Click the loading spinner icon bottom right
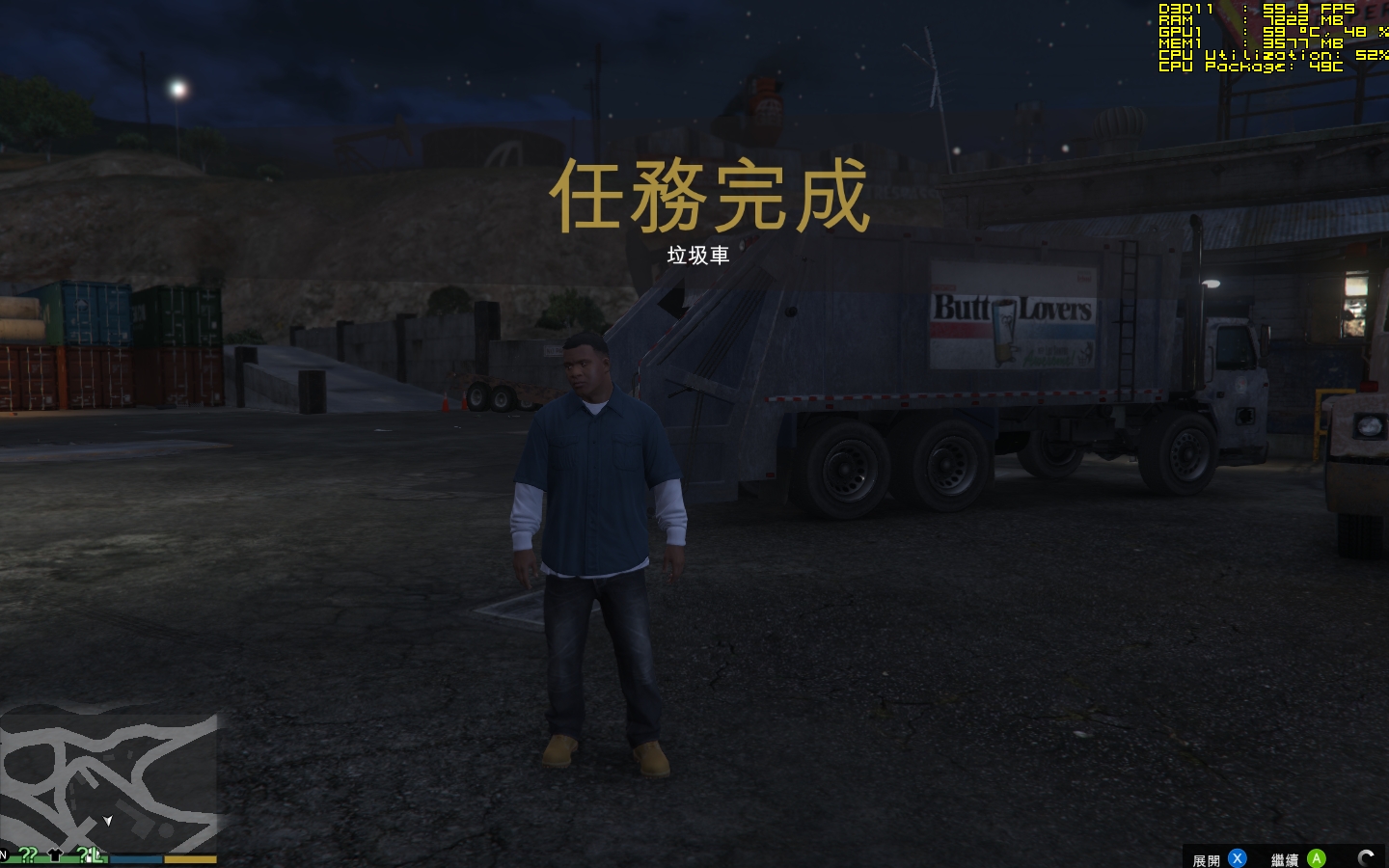 pyautogui.click(x=1367, y=857)
